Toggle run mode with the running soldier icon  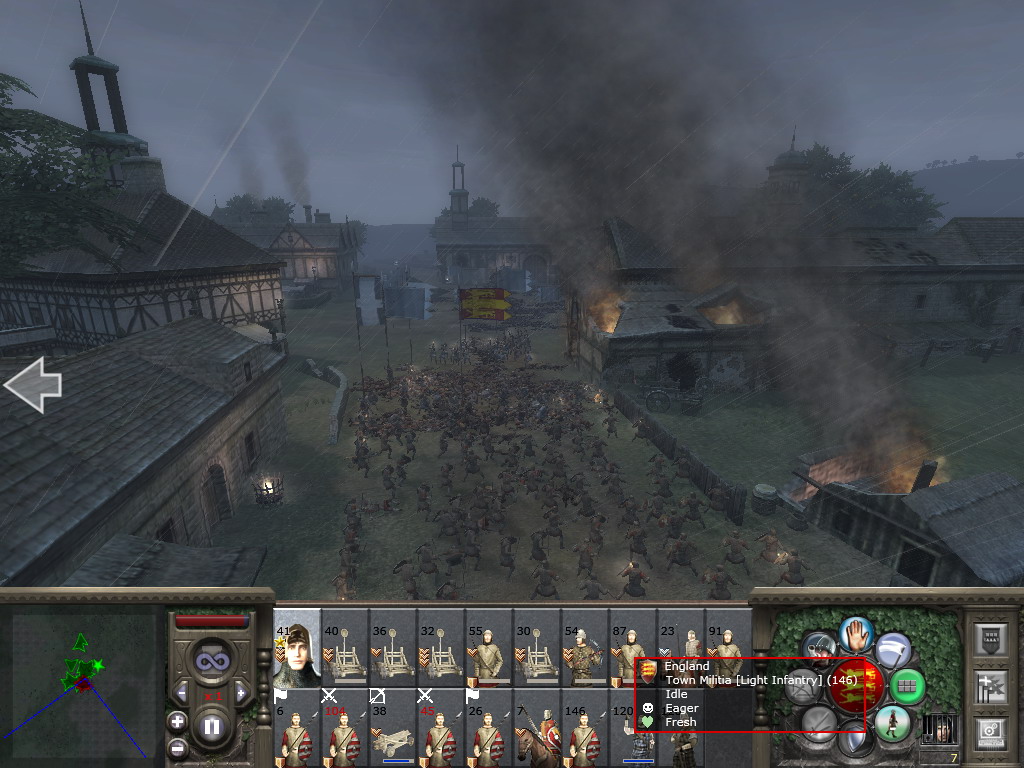click(891, 723)
